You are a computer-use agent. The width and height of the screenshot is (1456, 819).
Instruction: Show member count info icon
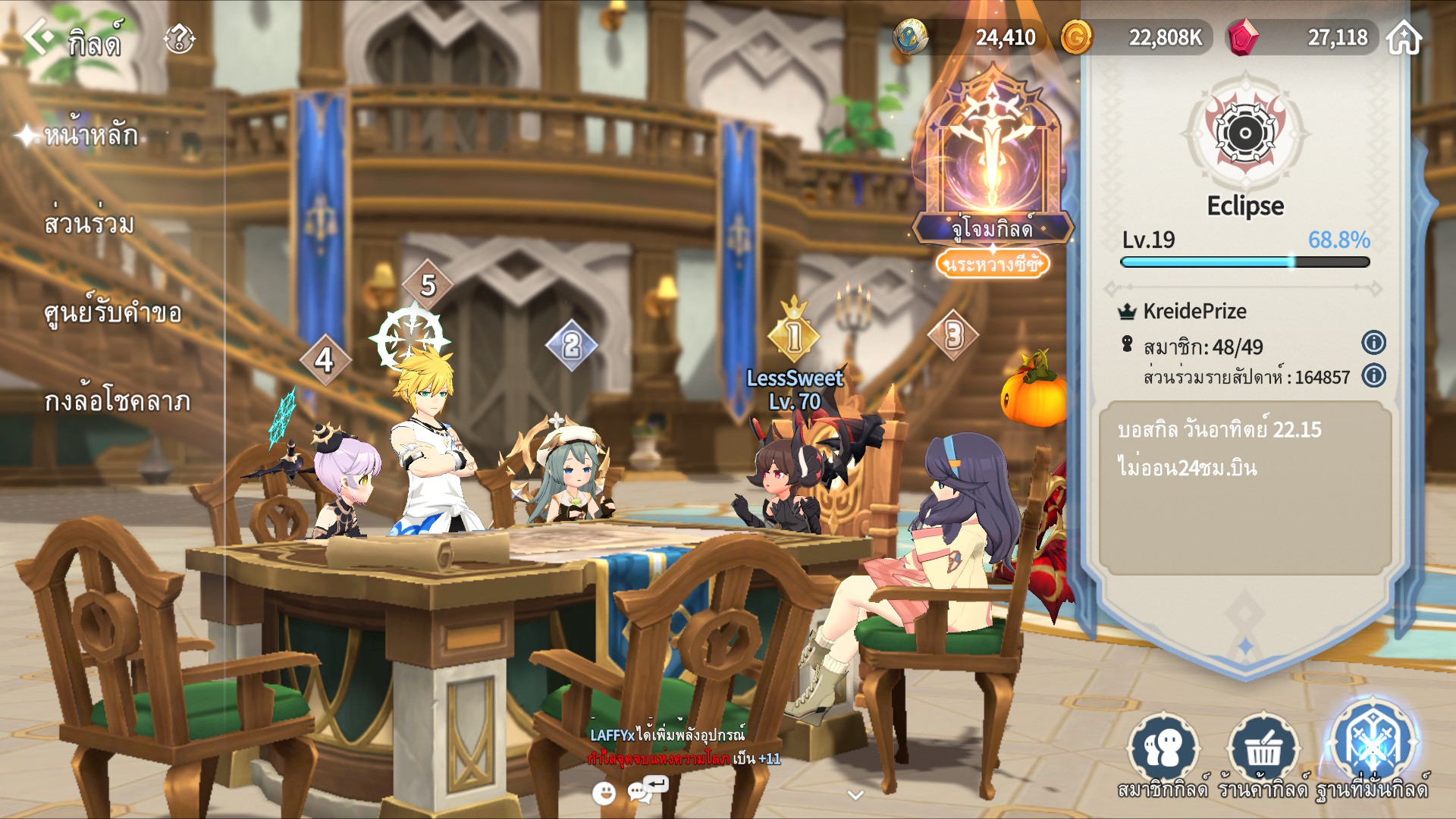(1373, 343)
